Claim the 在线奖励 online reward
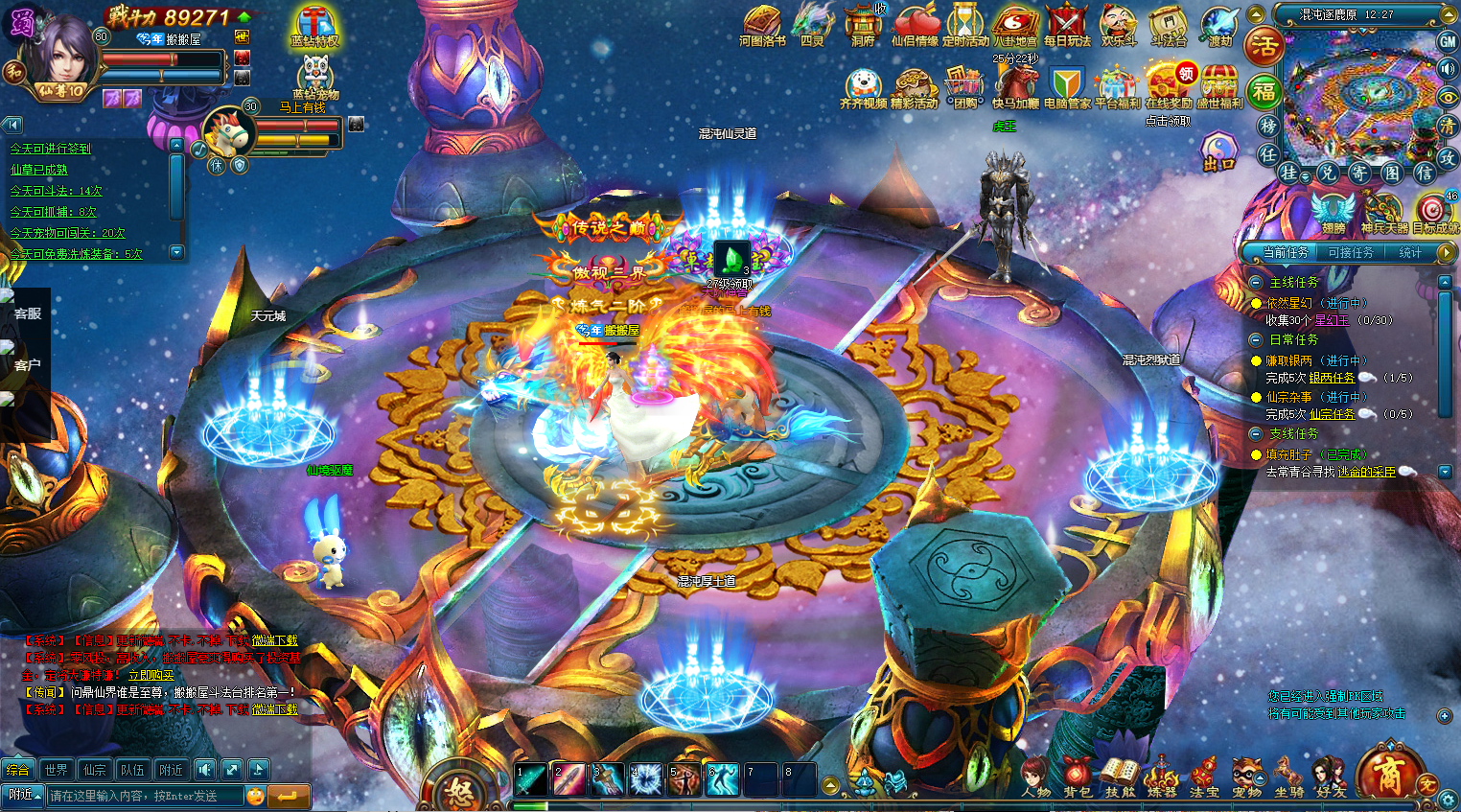 pyautogui.click(x=1168, y=87)
